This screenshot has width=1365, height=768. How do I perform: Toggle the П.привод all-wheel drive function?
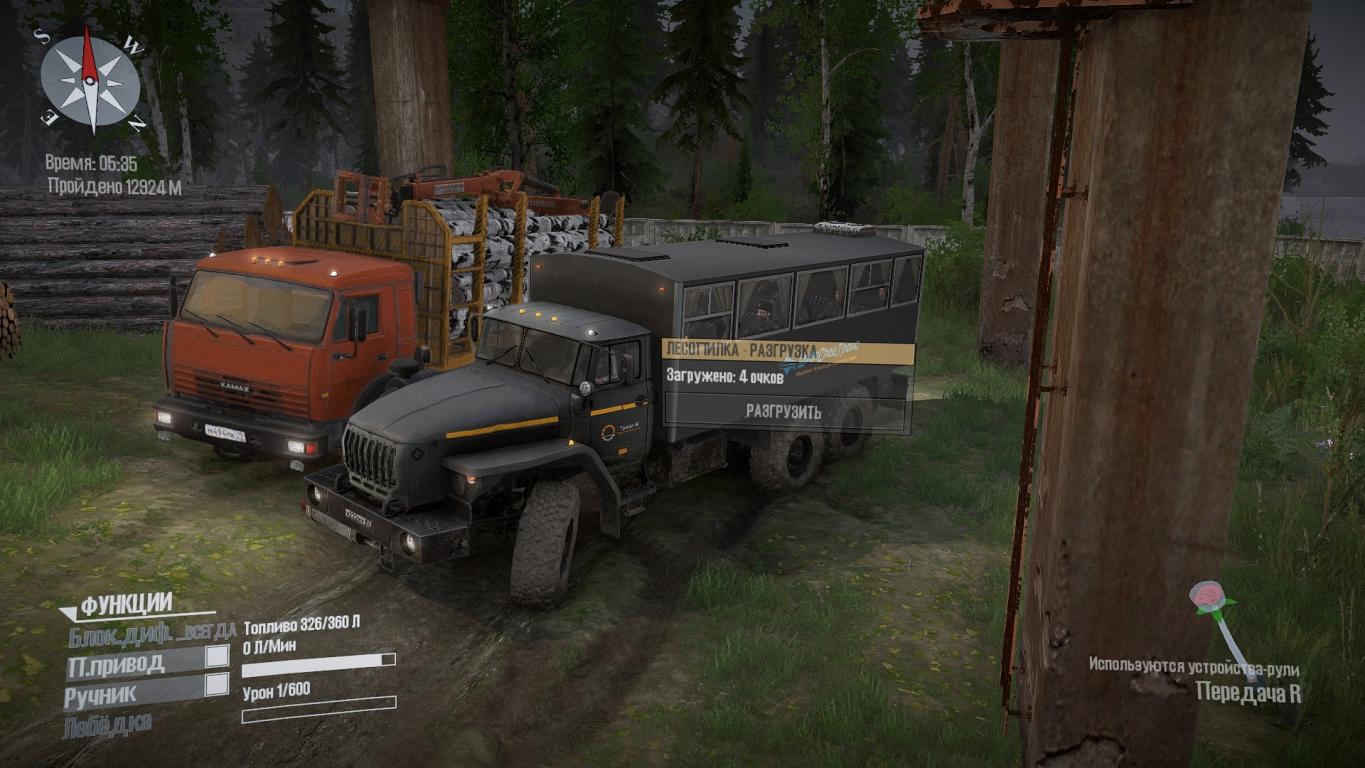[x=117, y=662]
